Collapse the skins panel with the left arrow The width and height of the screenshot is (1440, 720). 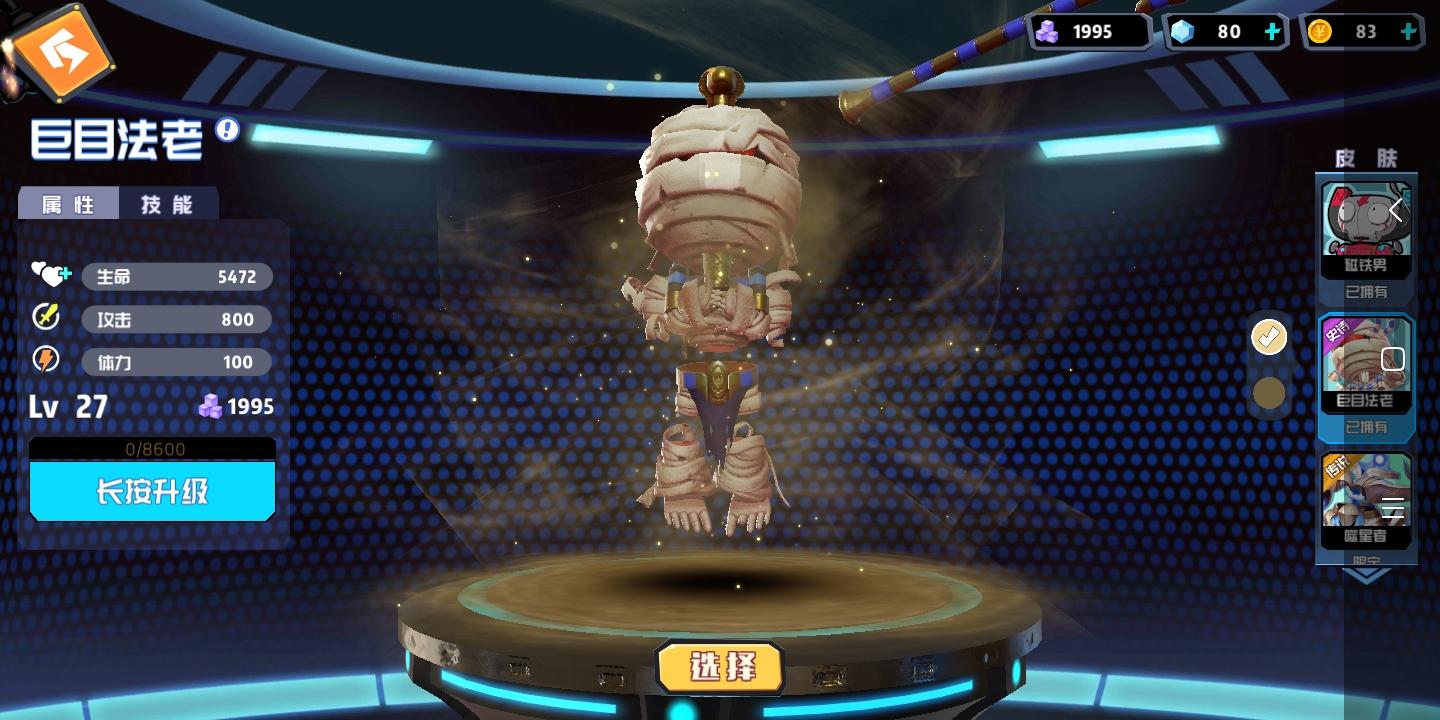point(1396,211)
